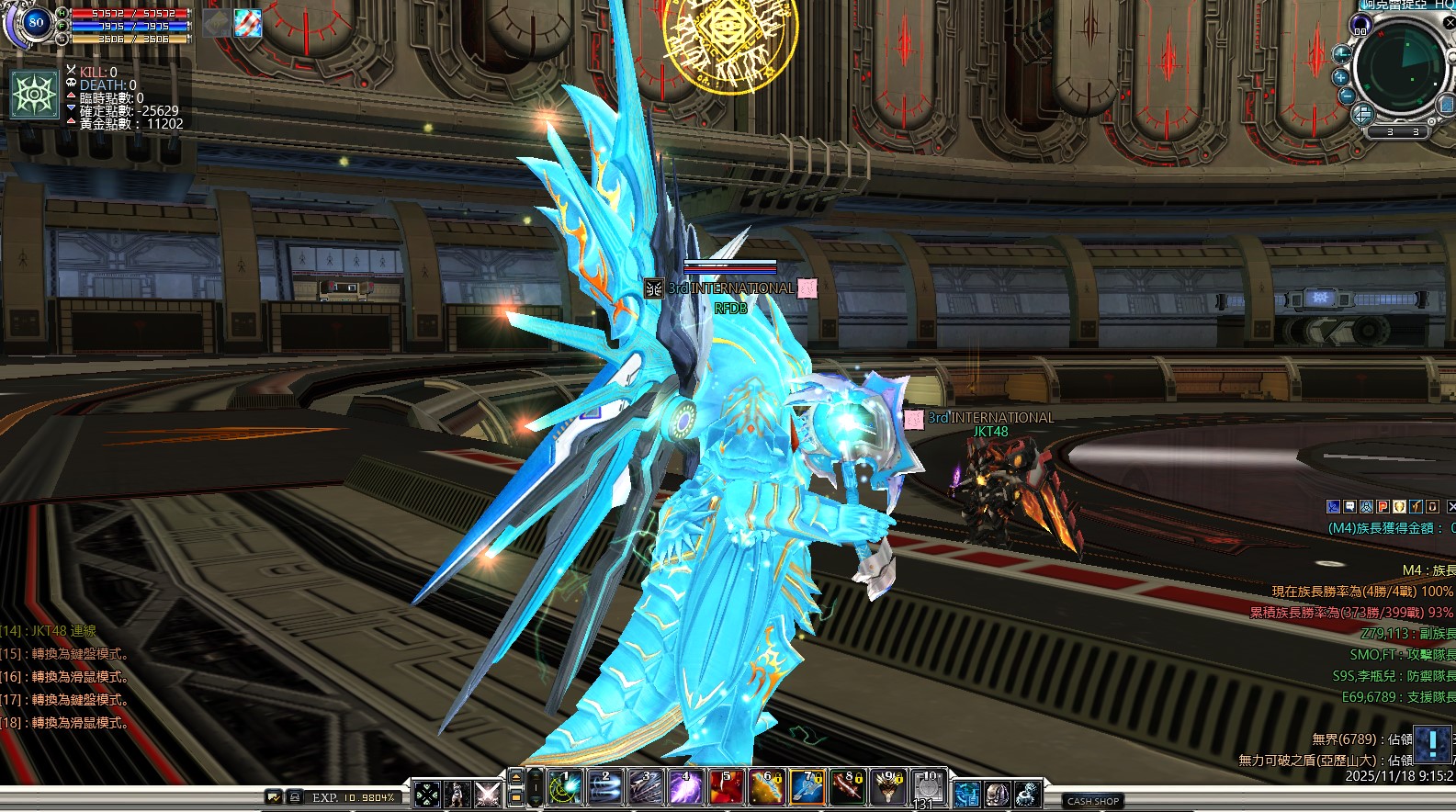
Task: Zoom out the minimap with the minus button
Action: (1347, 96)
